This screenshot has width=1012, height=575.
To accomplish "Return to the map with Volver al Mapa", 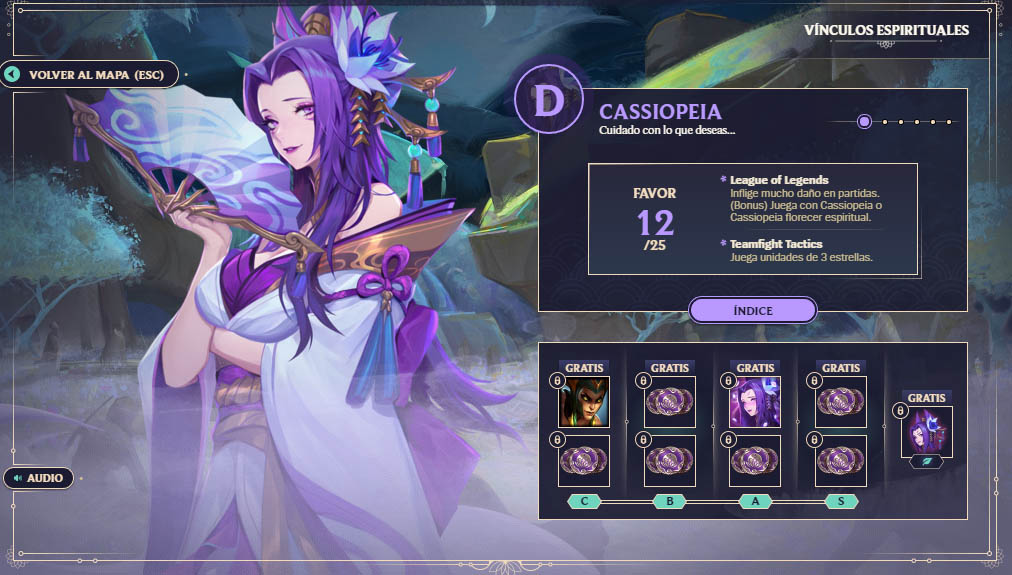I will pos(90,74).
